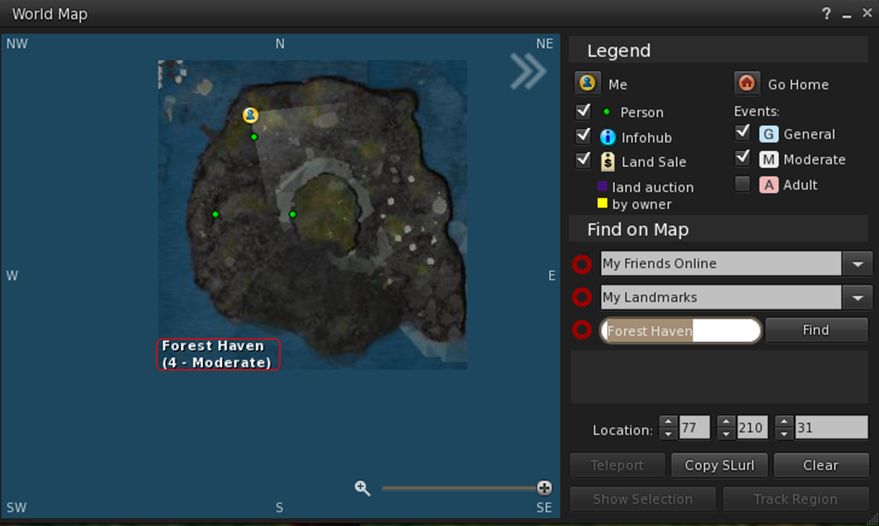Open My Friends Online dropdown

(x=857, y=264)
